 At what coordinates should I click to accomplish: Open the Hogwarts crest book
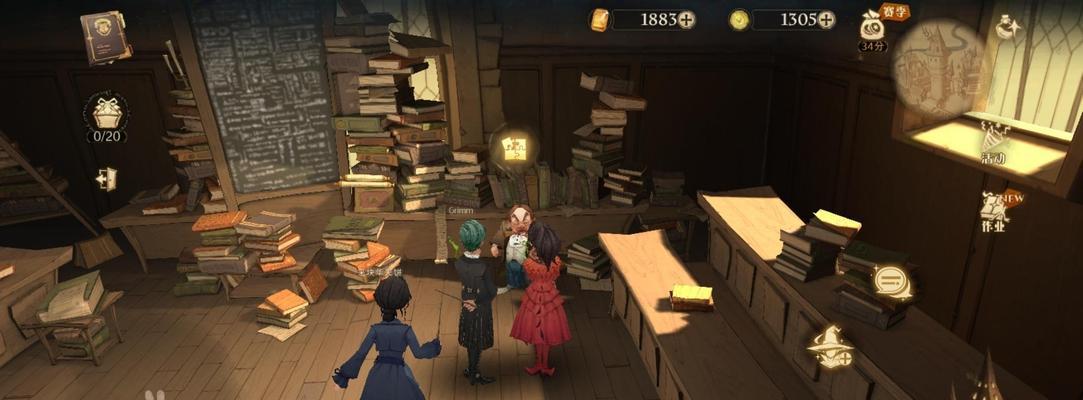pos(105,36)
